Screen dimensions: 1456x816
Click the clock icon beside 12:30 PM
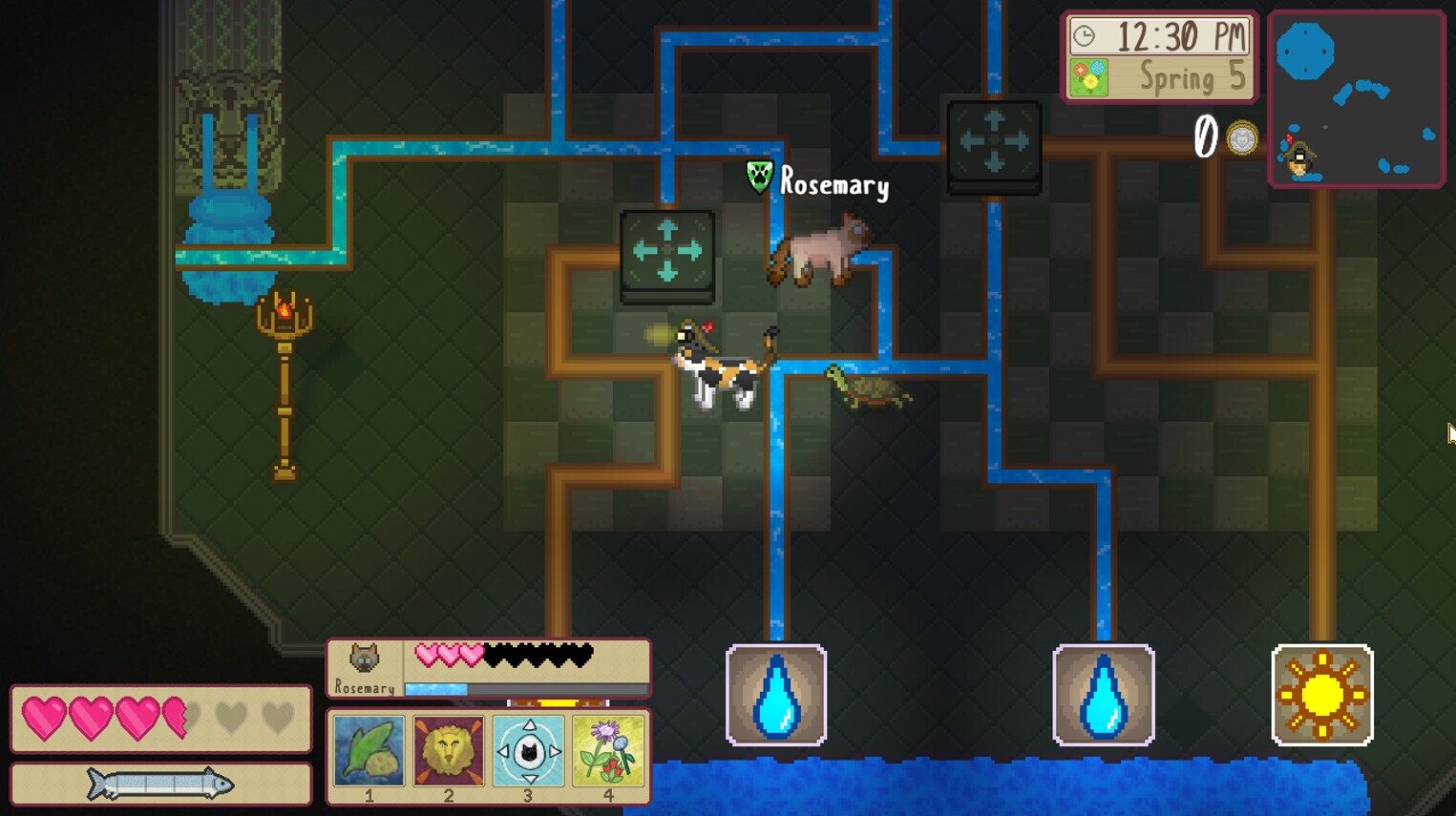point(1084,37)
